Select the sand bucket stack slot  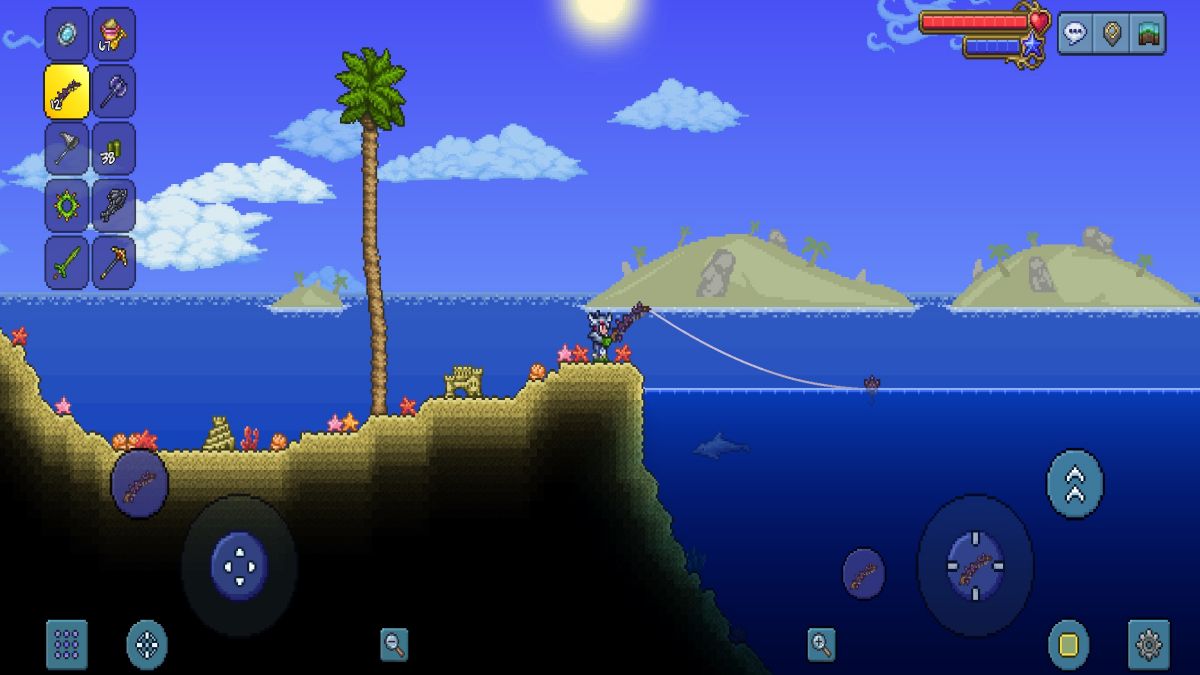tap(113, 33)
